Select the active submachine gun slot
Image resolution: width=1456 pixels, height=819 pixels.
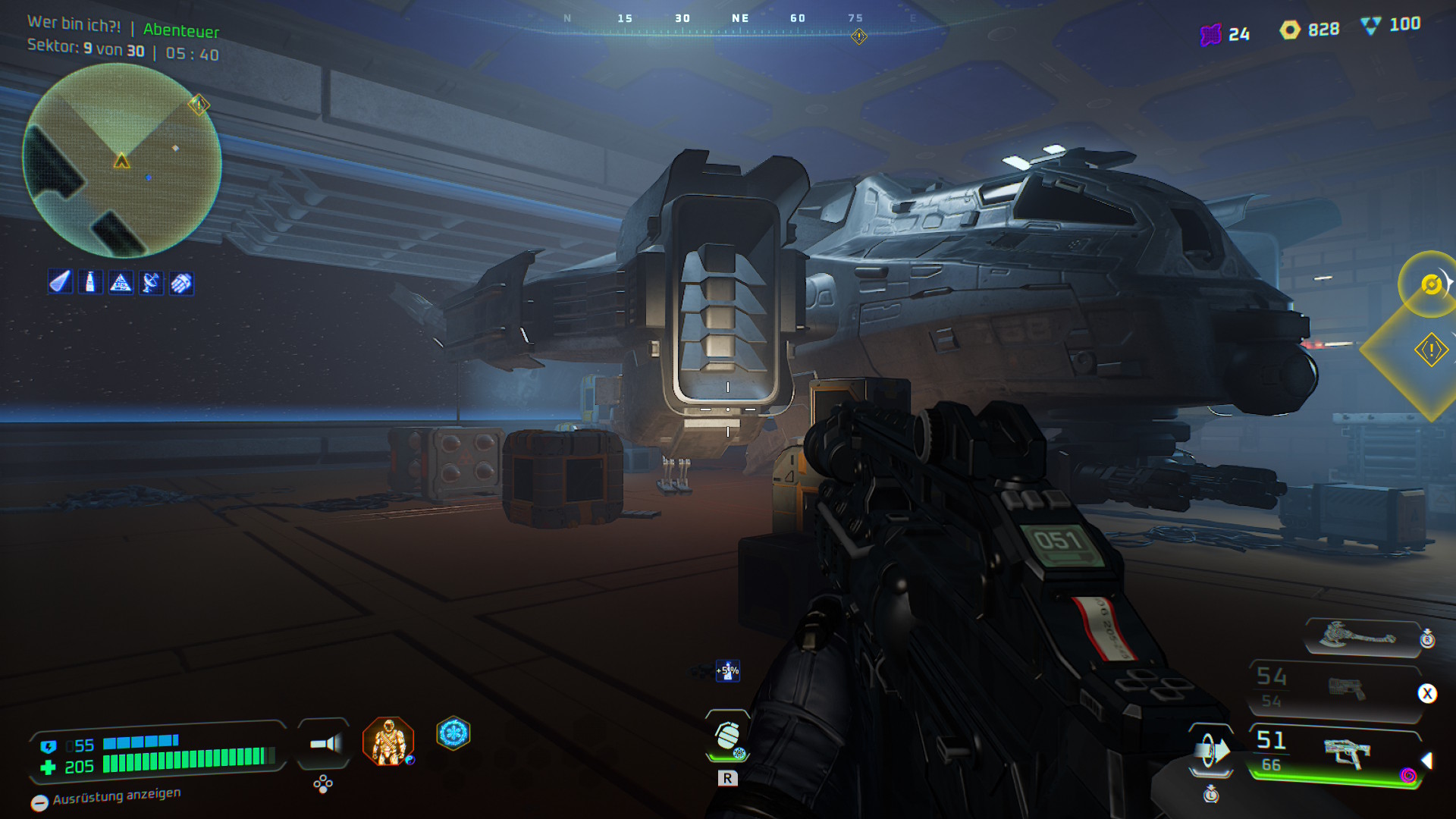point(1347,752)
